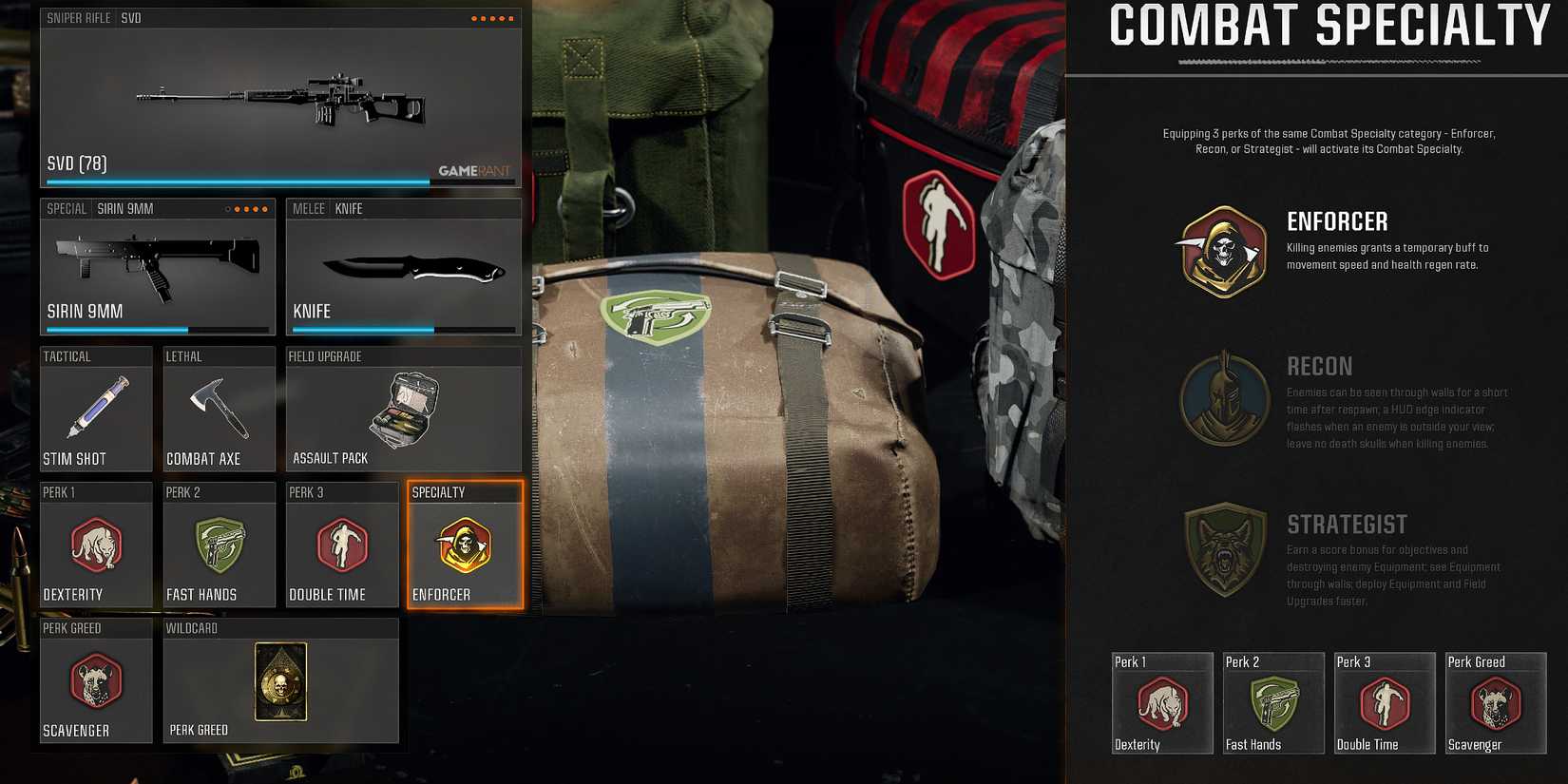Select the Double Time tile under Perk 3 summary
This screenshot has width=1568, height=784.
[1384, 703]
